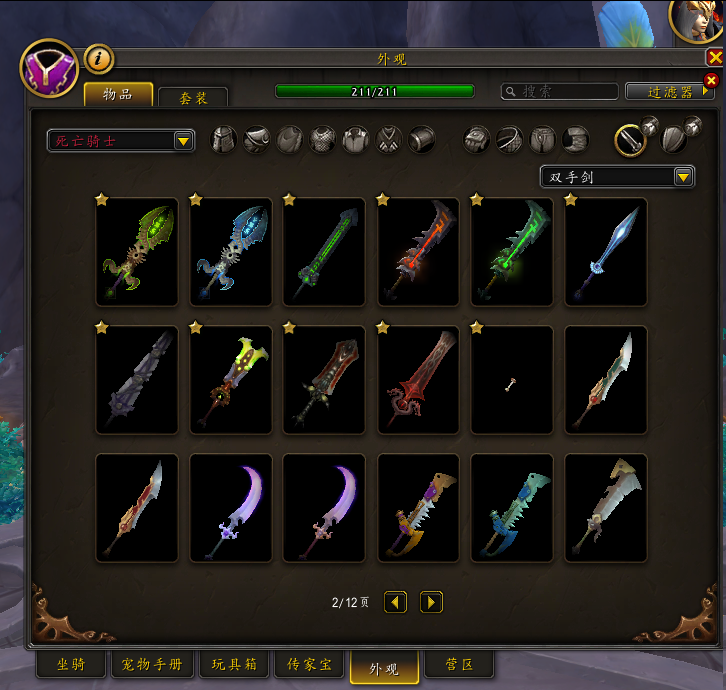Switch to the 套装 sets tab
This screenshot has width=726, height=690.
193,98
